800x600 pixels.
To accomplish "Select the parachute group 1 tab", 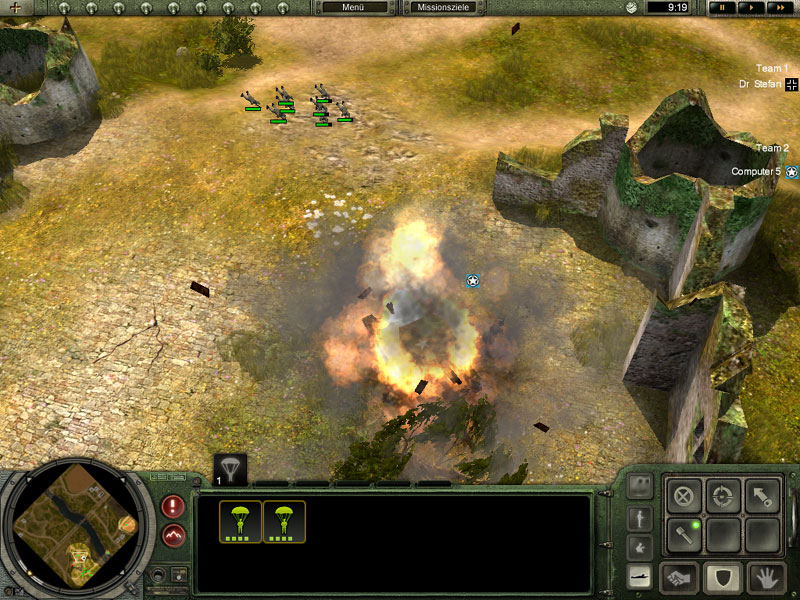I will pos(230,468).
